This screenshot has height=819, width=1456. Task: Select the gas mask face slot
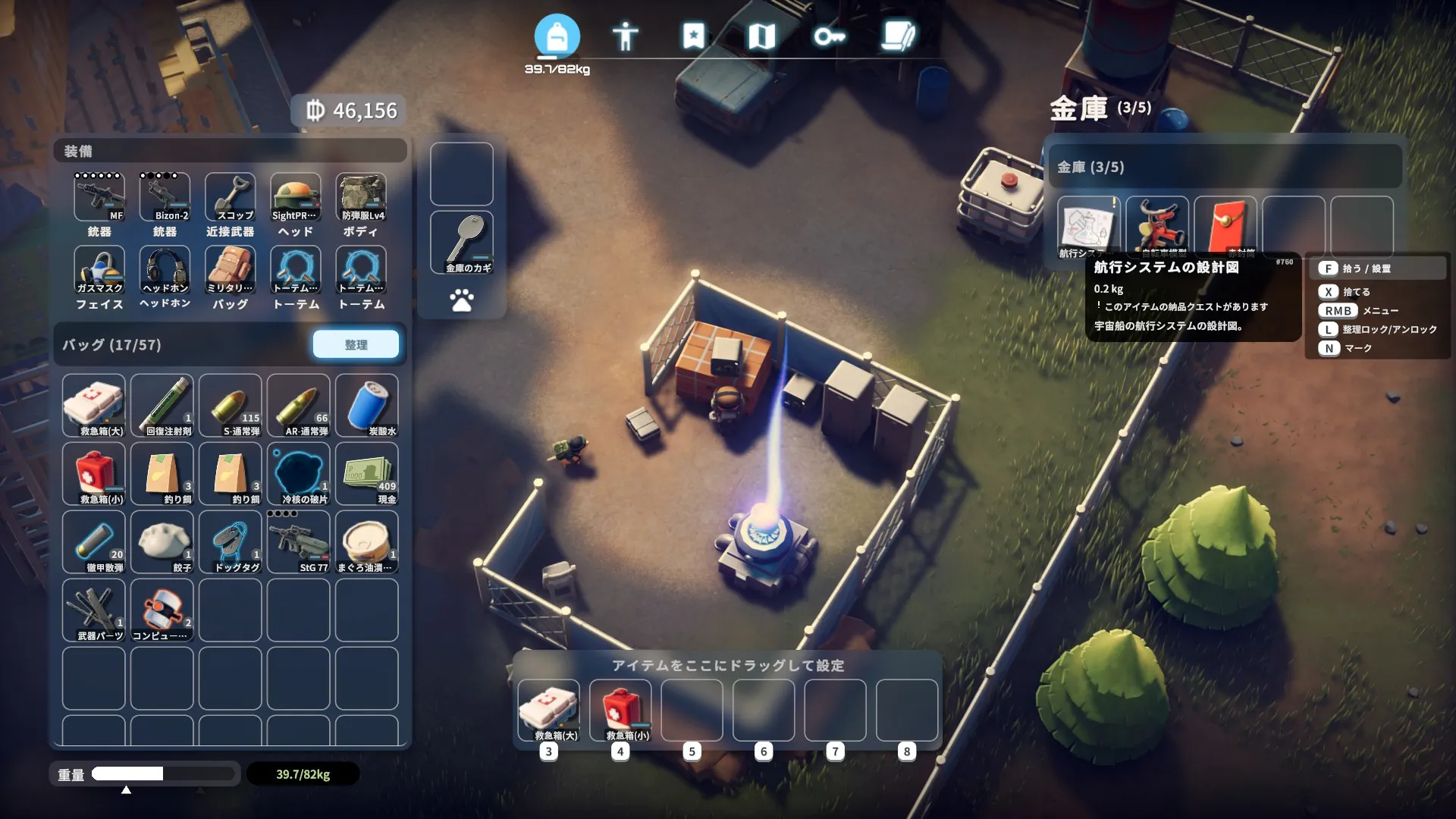tap(99, 270)
